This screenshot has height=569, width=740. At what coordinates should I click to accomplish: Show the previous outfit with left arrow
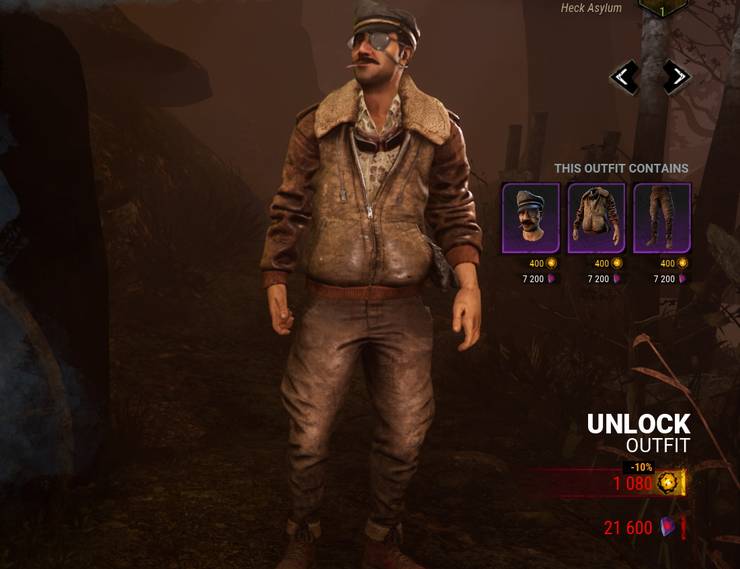point(625,77)
